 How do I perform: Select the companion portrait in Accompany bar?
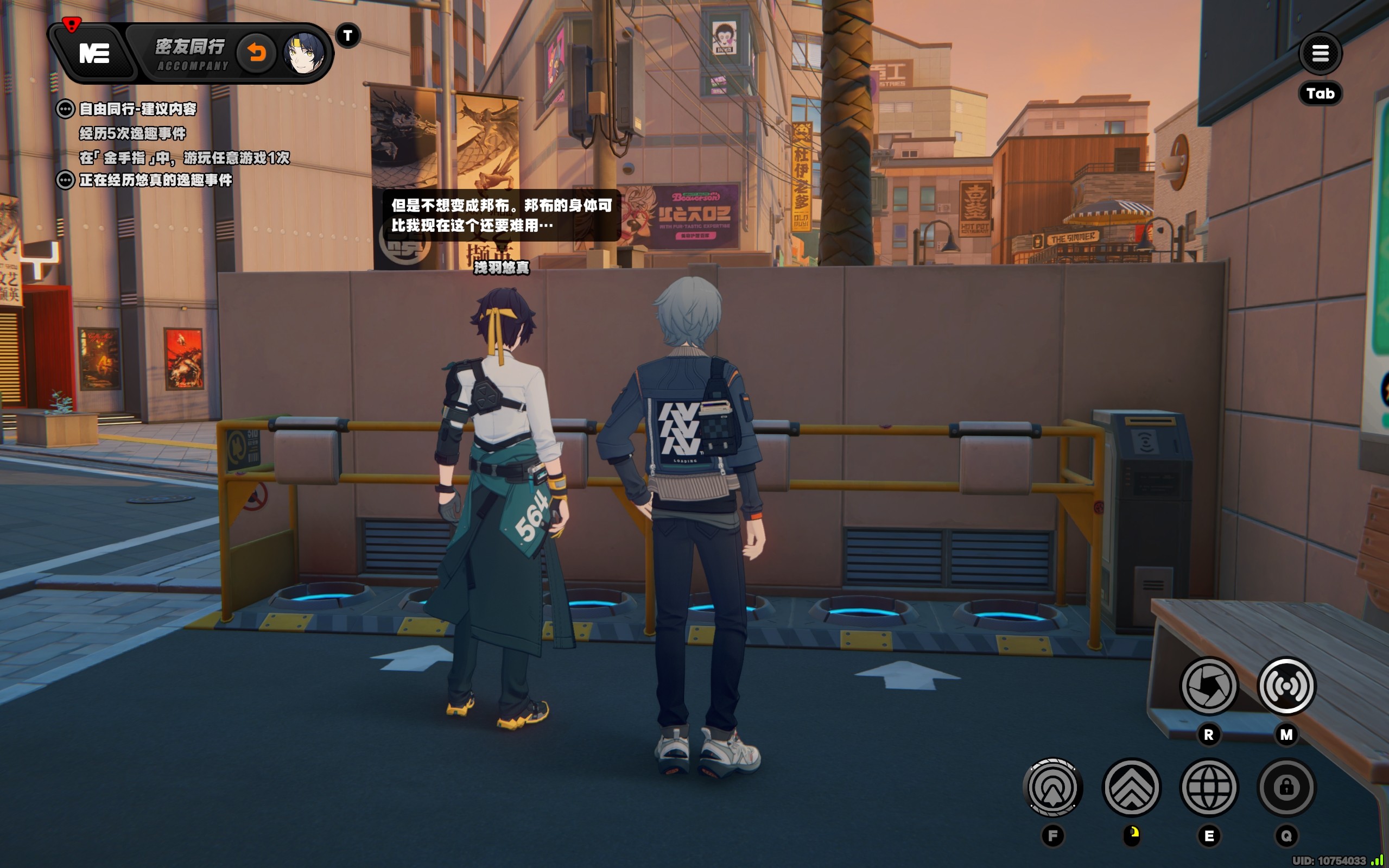pyautogui.click(x=304, y=53)
